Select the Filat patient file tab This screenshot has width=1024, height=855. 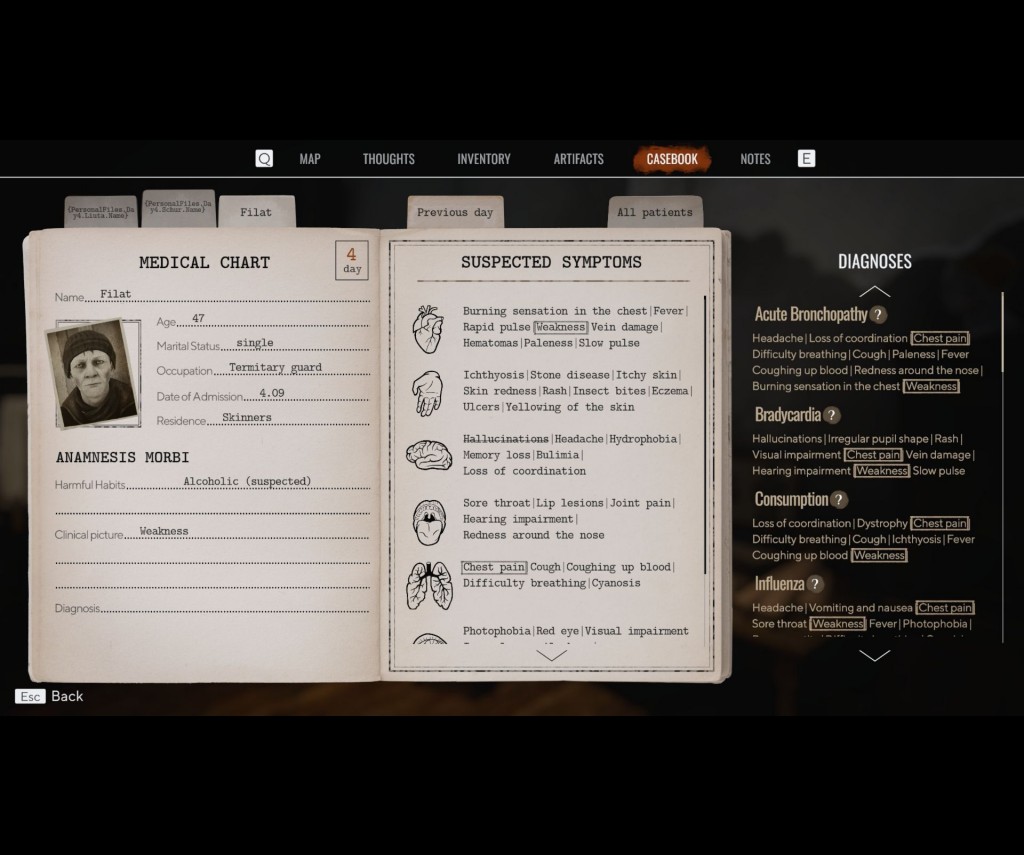256,212
